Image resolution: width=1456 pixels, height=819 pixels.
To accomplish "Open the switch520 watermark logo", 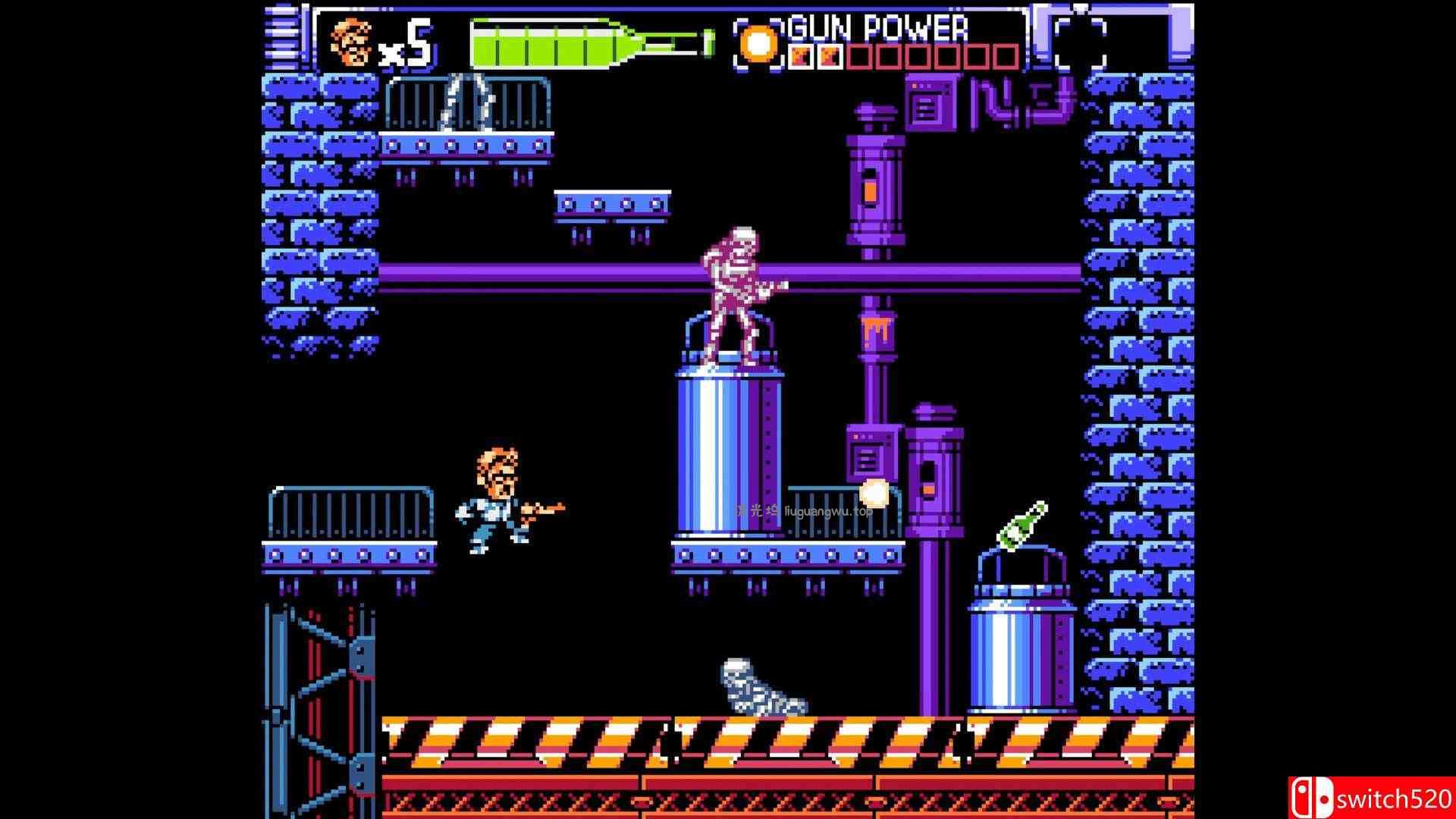I will coord(1371,799).
